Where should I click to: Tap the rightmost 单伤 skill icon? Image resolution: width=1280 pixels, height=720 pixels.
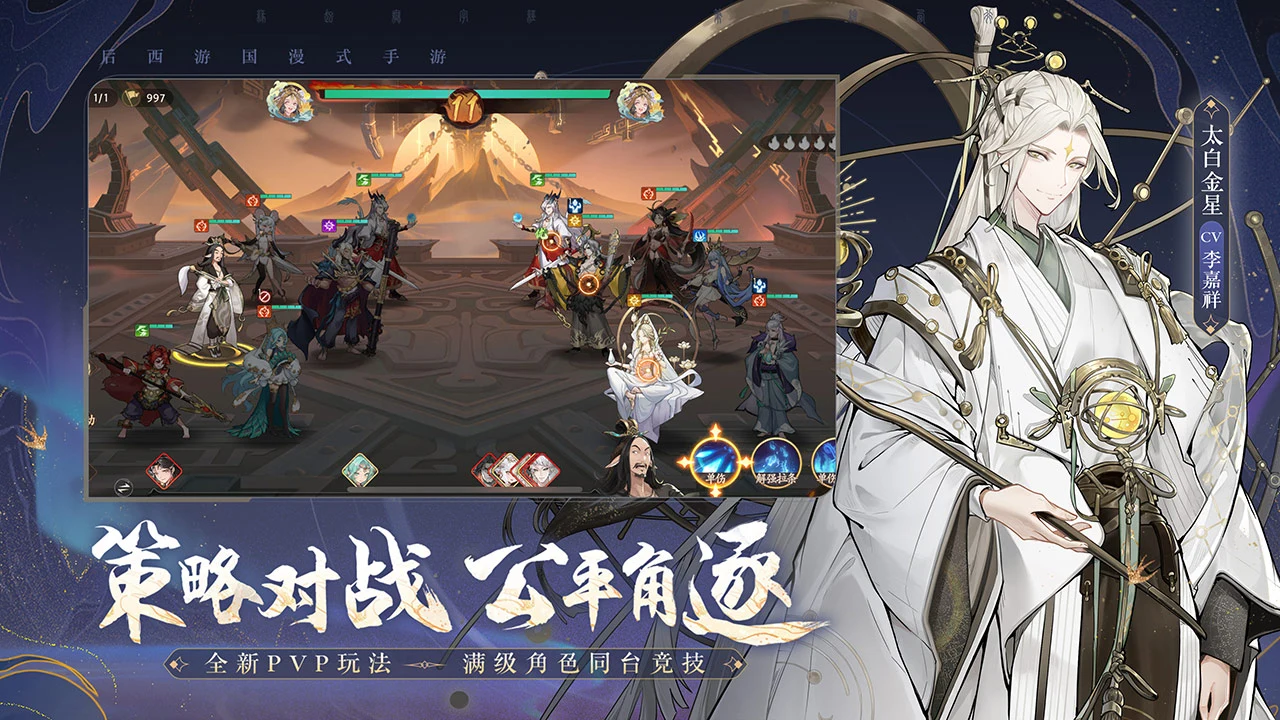pyautogui.click(x=826, y=462)
